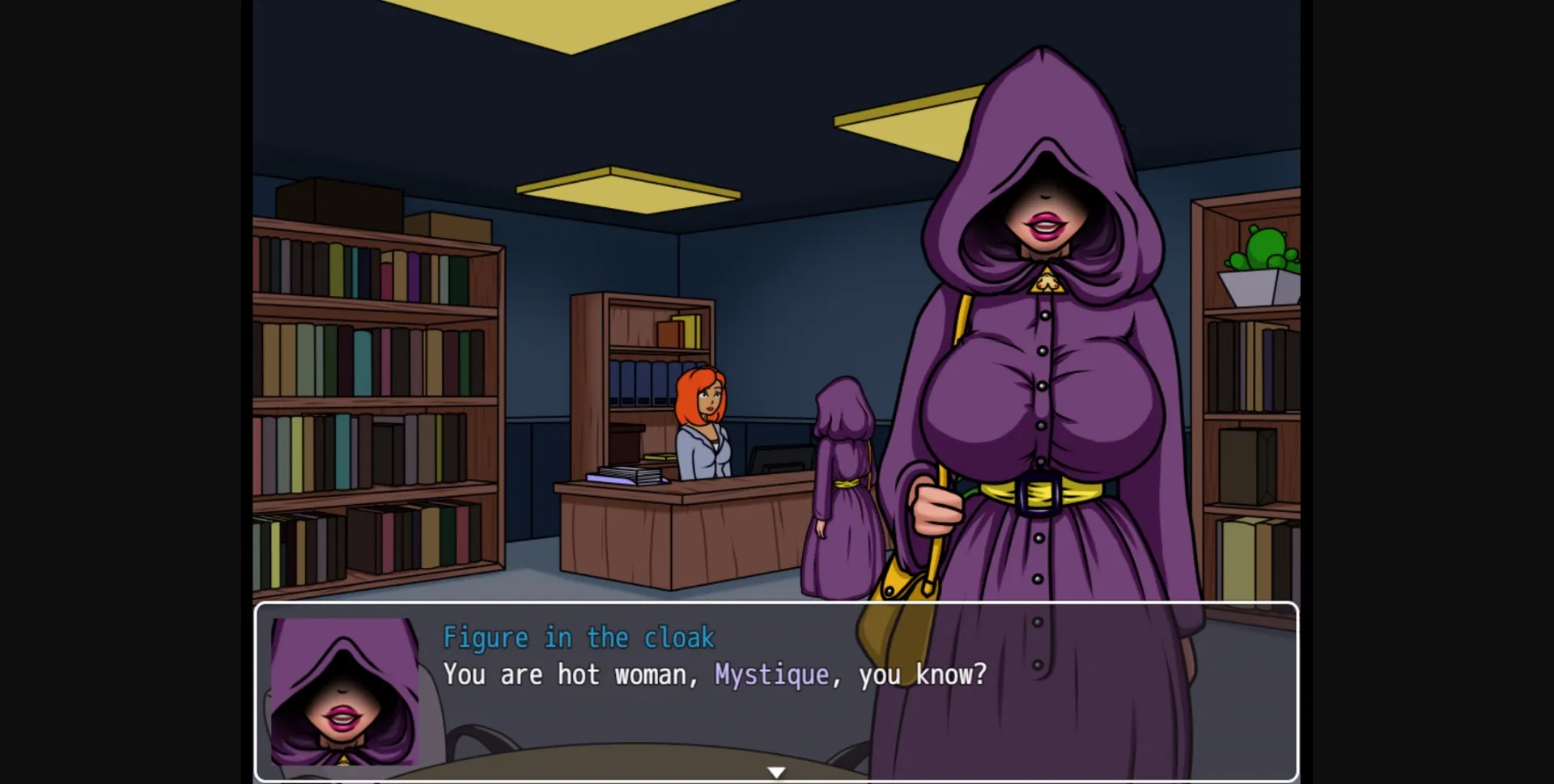Click the speaker name Figure in the cloak

click(x=578, y=637)
